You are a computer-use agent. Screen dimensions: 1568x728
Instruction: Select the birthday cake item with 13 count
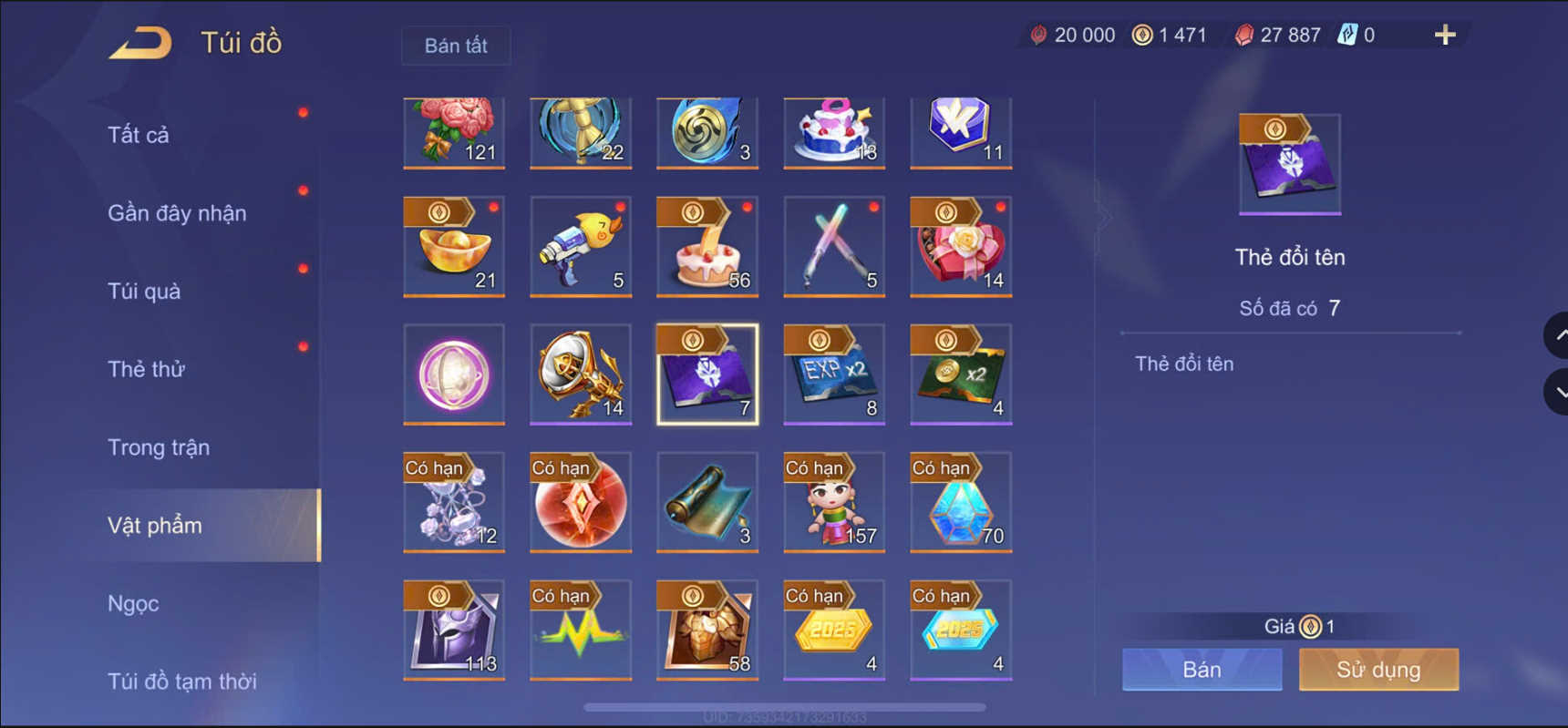832,132
